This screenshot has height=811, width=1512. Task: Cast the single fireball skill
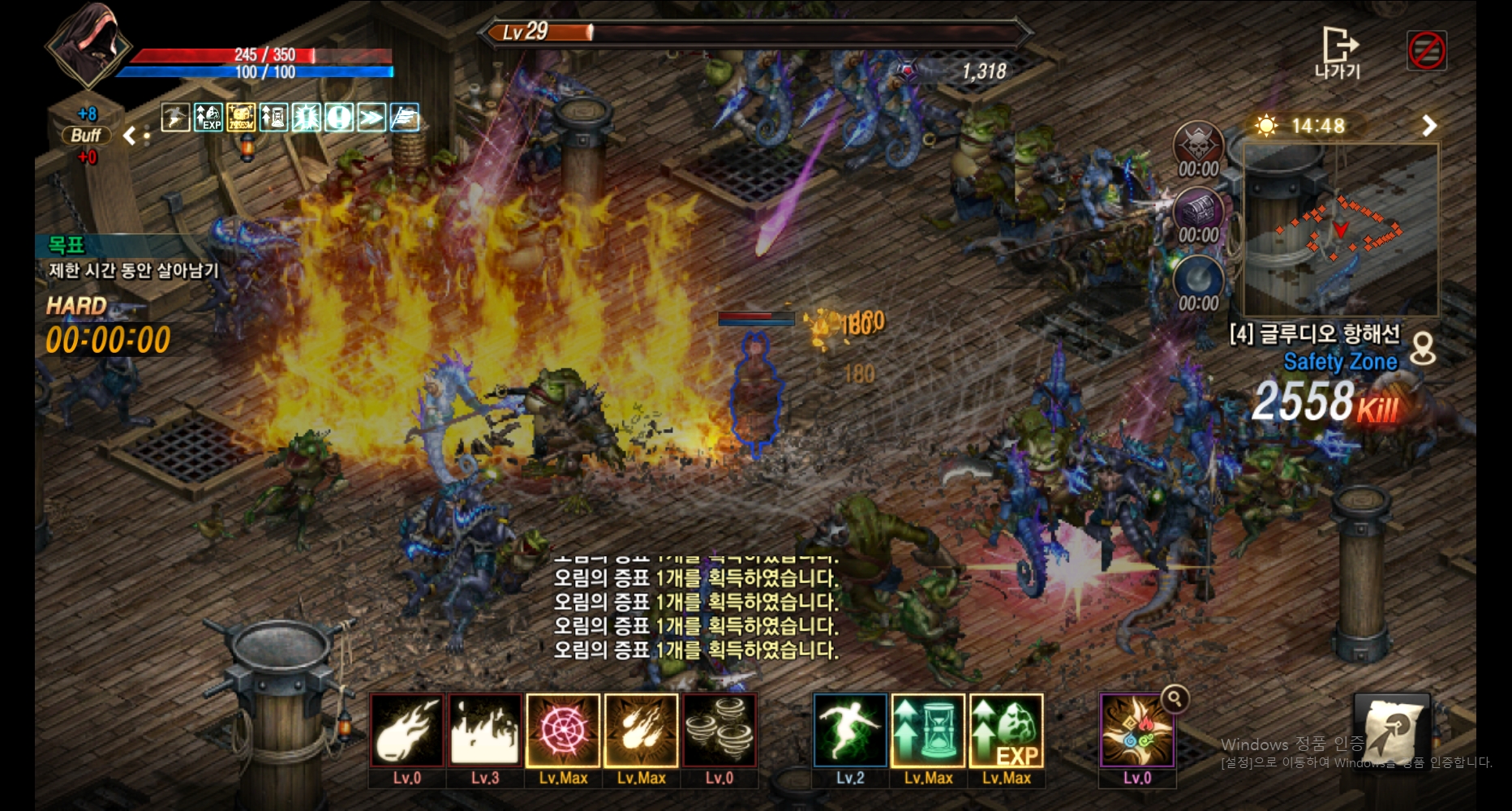point(407,731)
